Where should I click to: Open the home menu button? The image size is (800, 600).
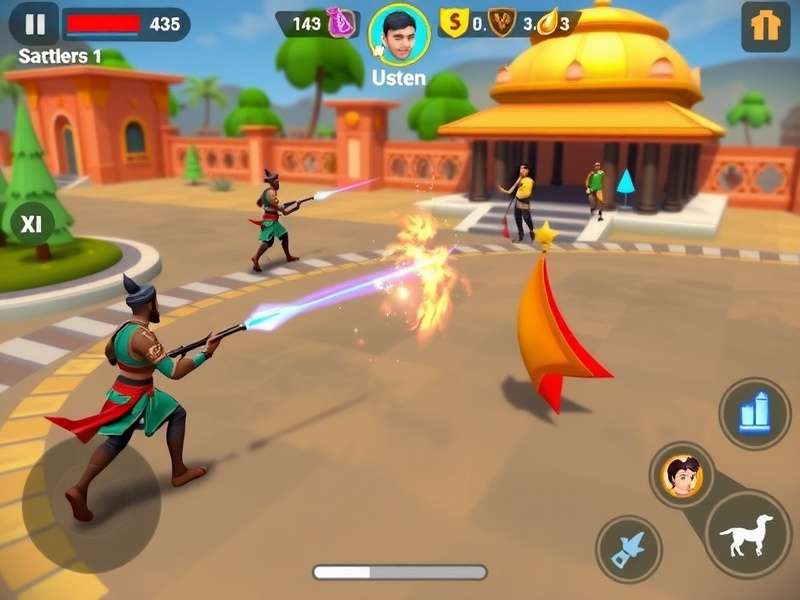pos(765,27)
